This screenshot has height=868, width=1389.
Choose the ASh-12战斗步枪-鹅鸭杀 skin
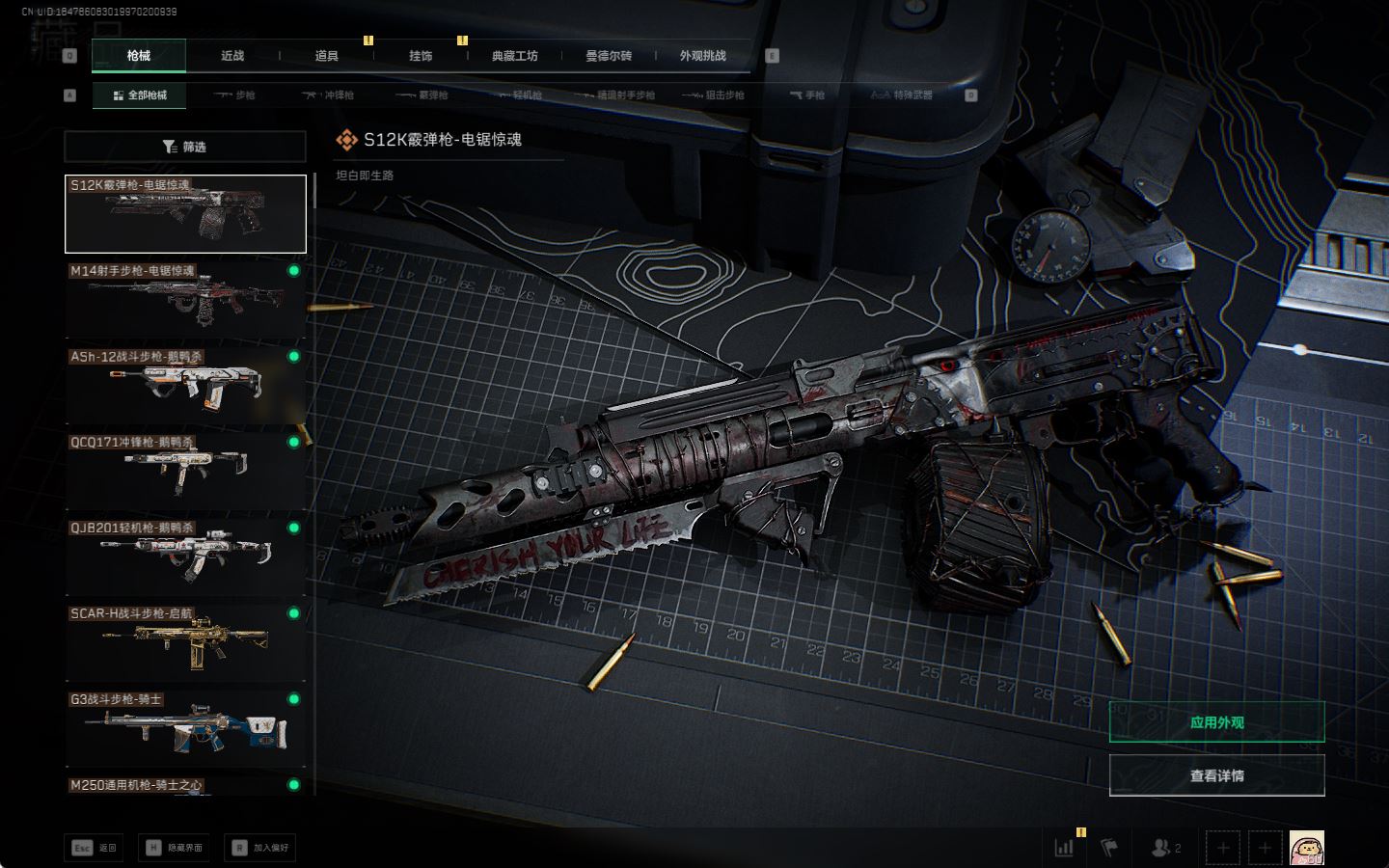pyautogui.click(x=185, y=385)
